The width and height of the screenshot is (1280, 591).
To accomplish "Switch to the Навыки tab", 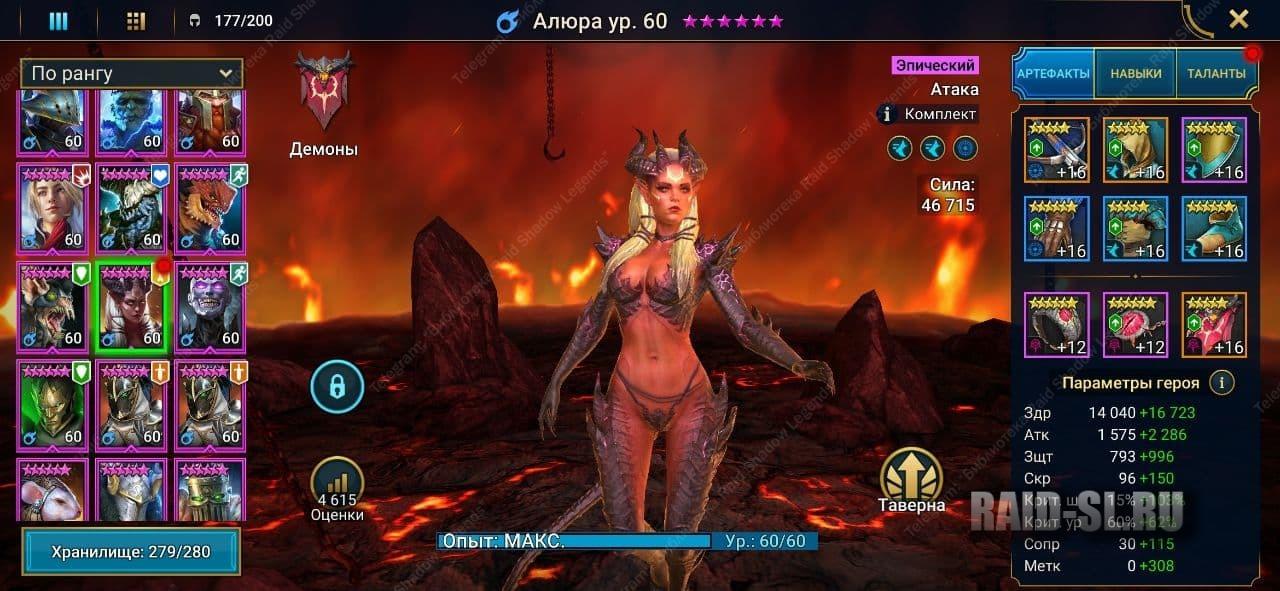I will pyautogui.click(x=1136, y=73).
